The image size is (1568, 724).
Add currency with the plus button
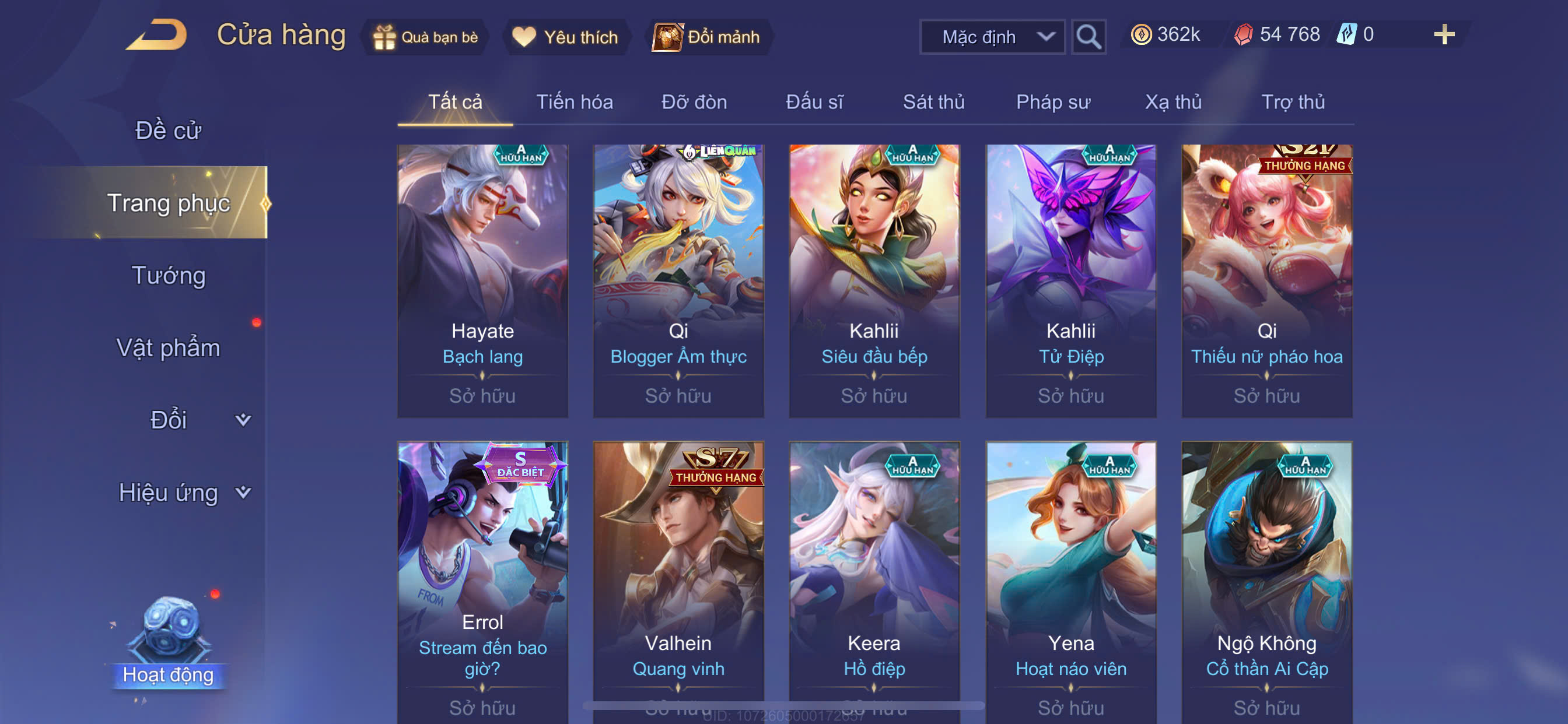point(1443,34)
